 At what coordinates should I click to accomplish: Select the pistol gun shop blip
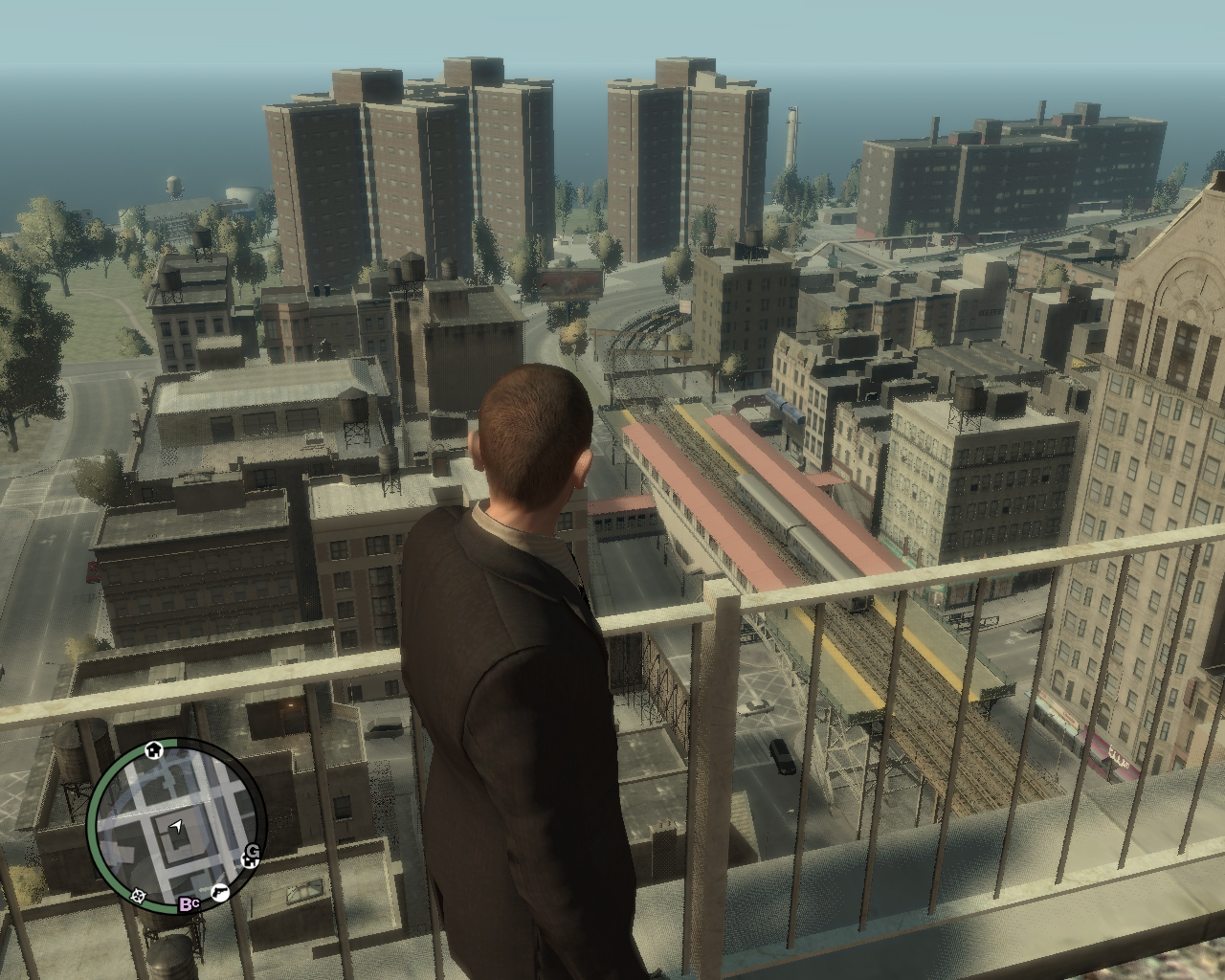tap(219, 893)
